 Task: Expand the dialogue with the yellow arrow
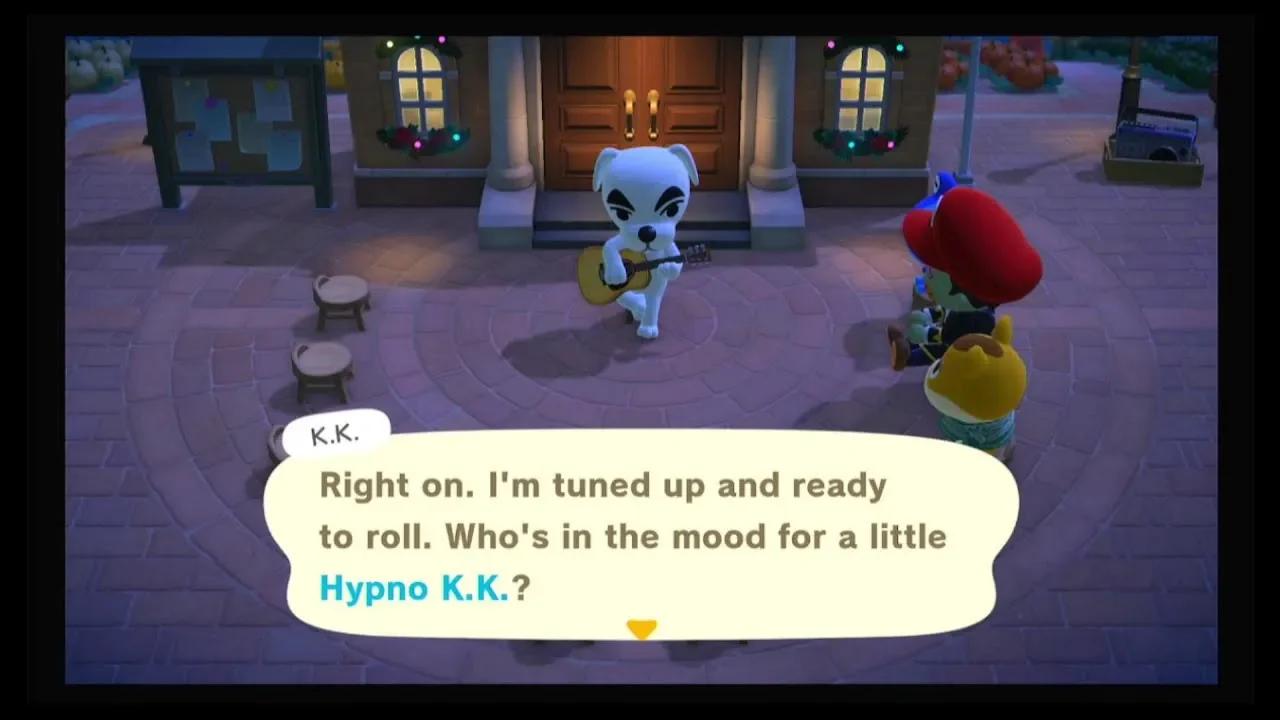click(x=641, y=628)
